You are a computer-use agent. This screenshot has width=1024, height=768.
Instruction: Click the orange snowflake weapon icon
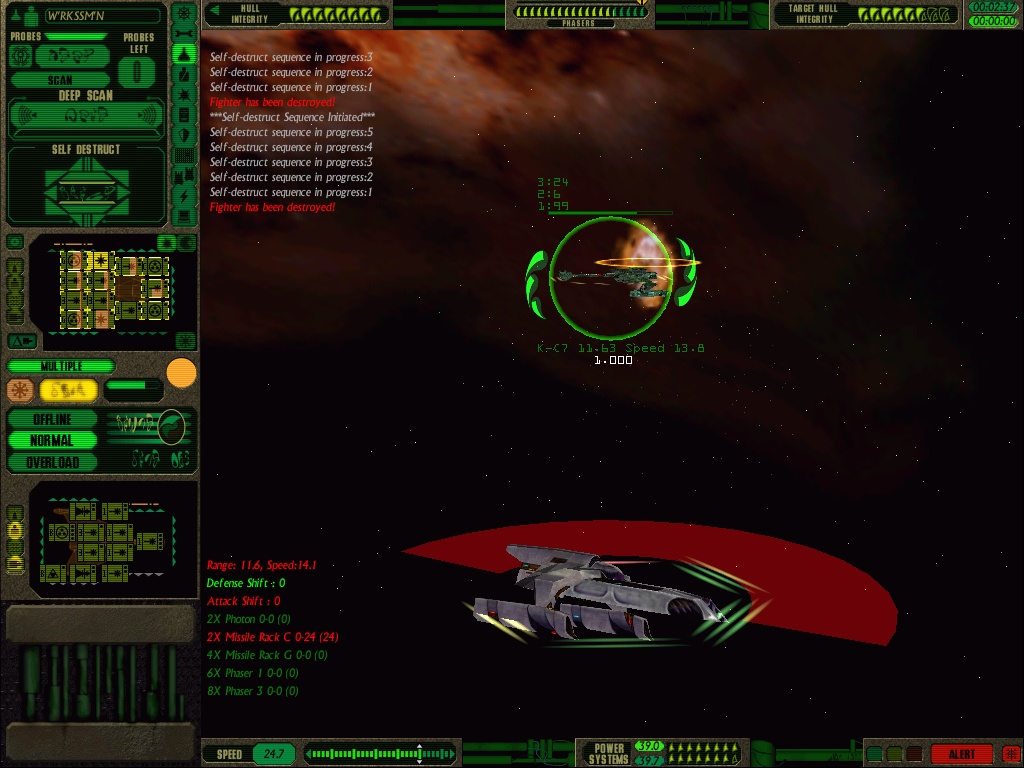click(x=20, y=390)
